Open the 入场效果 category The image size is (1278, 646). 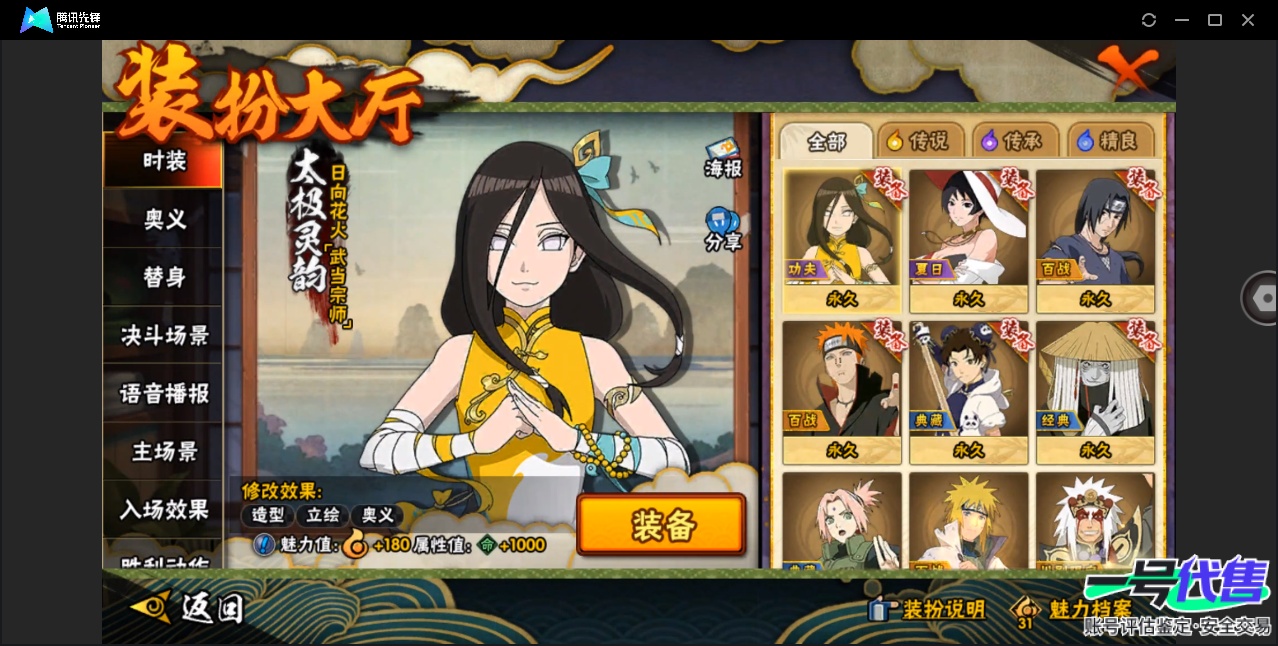164,509
